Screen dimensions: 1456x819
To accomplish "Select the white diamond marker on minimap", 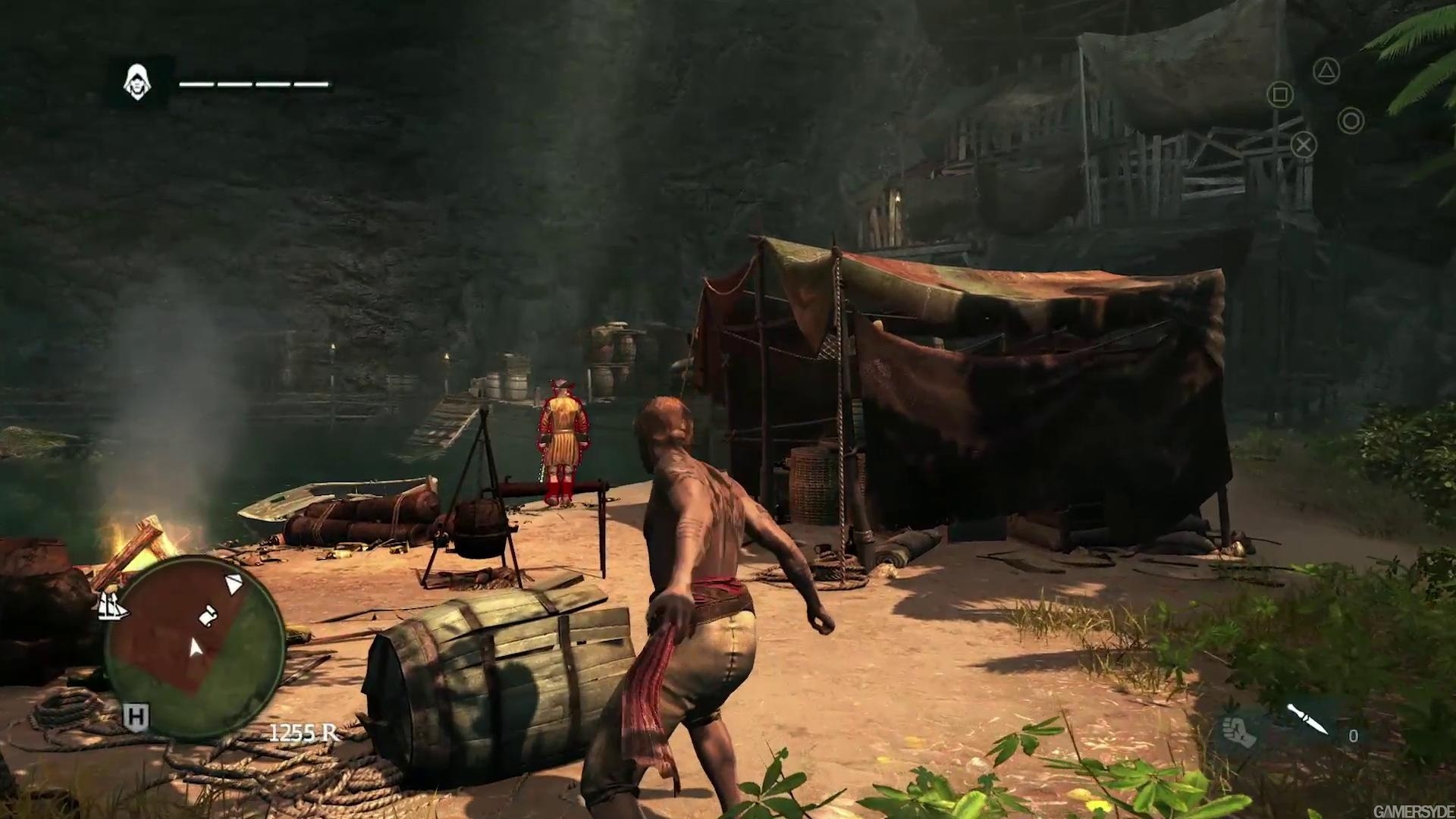I will tap(234, 584).
